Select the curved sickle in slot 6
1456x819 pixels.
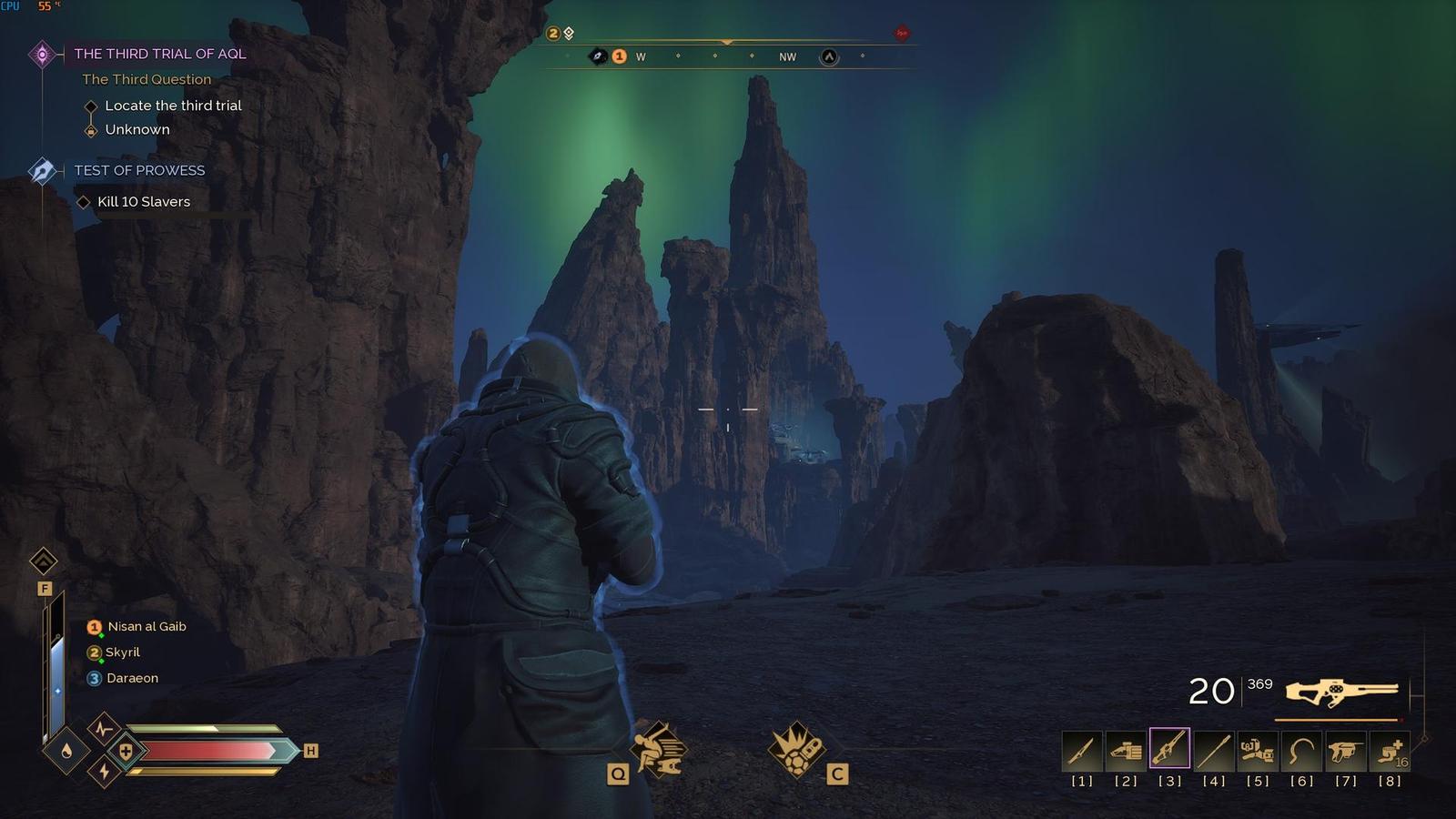point(1301,751)
